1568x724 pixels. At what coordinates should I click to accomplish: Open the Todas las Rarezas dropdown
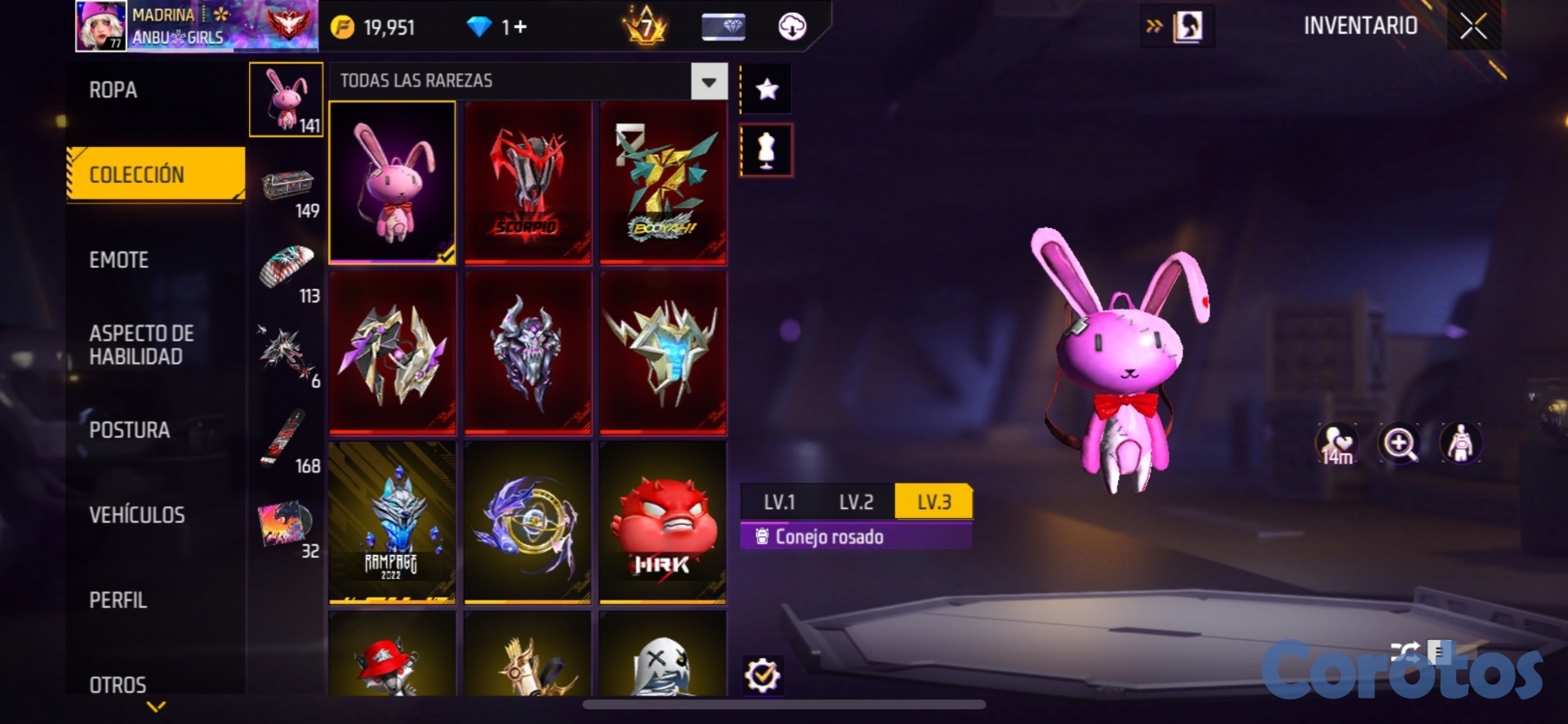click(708, 82)
